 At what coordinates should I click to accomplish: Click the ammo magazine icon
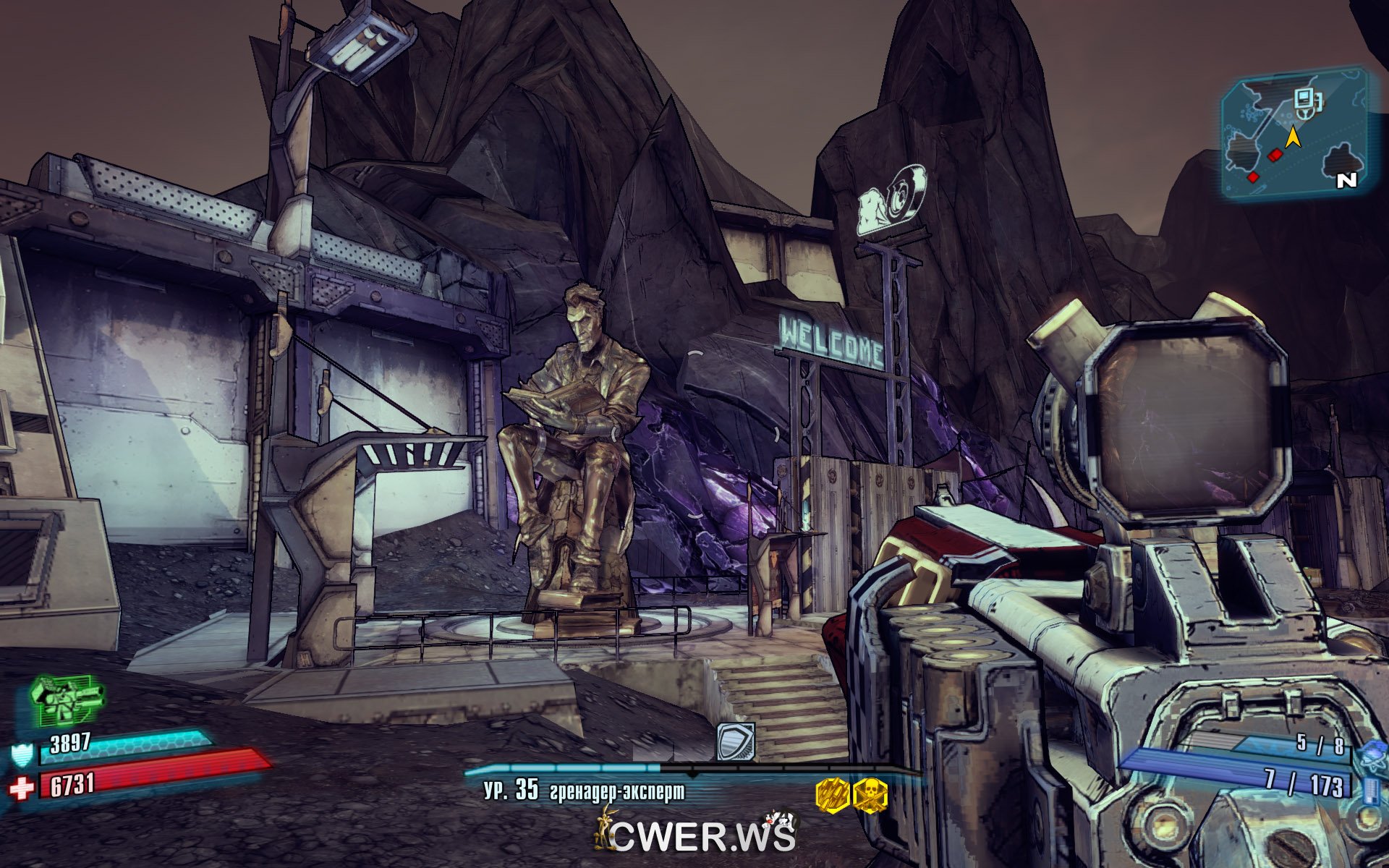pyautogui.click(x=1370, y=789)
